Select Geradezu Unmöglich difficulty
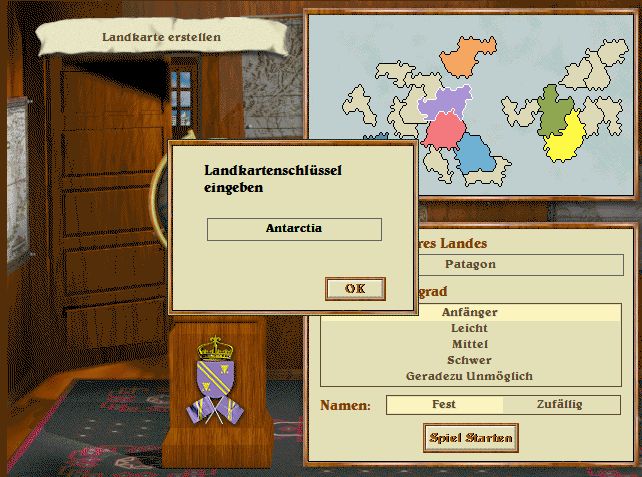The width and height of the screenshot is (642, 477). (469, 376)
